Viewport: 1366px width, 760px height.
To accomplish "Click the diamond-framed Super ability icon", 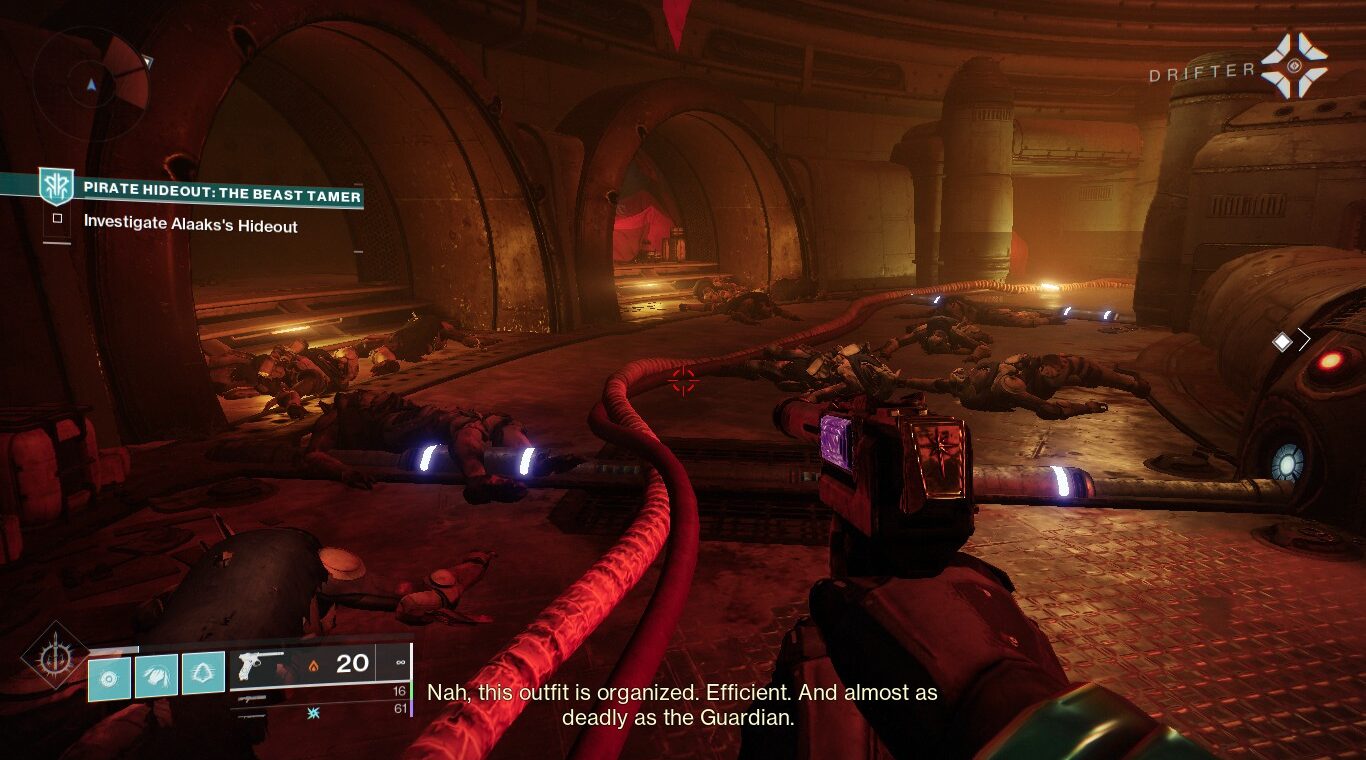I will pos(54,656).
